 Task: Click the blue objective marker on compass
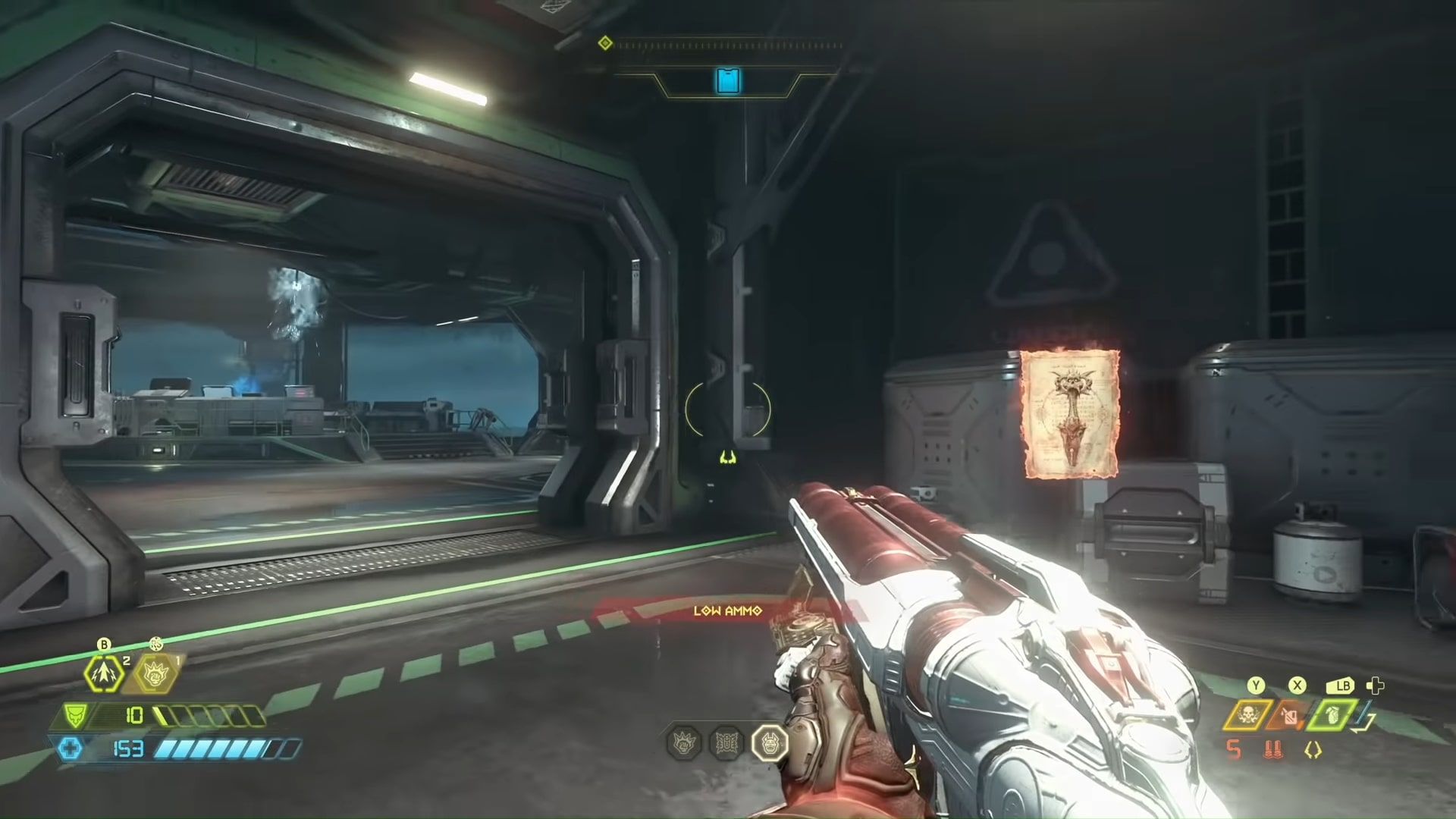(728, 80)
